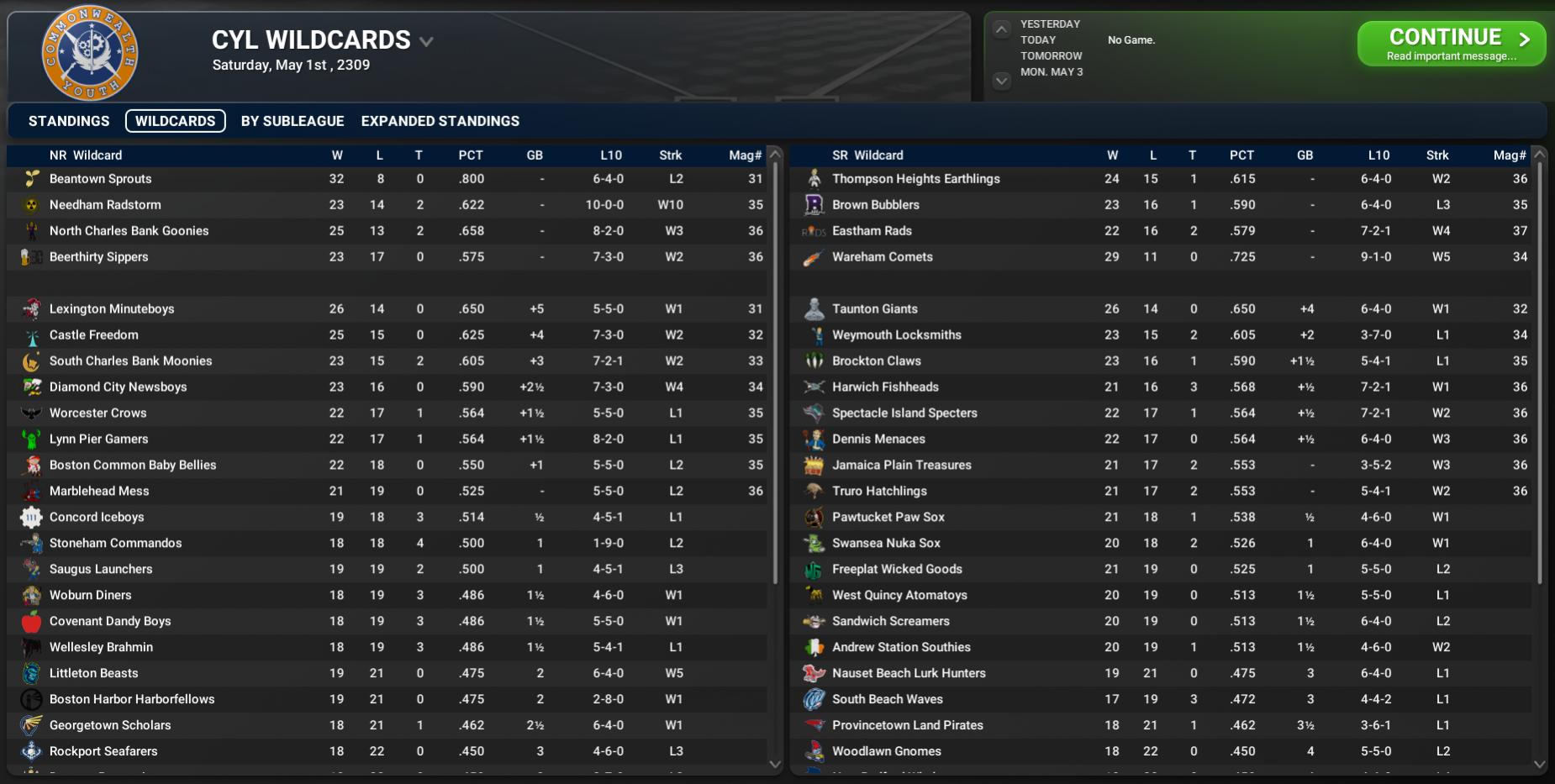Open the Beantown Sprouts team row
Viewport: 1555px width, 784px height.
point(101,179)
